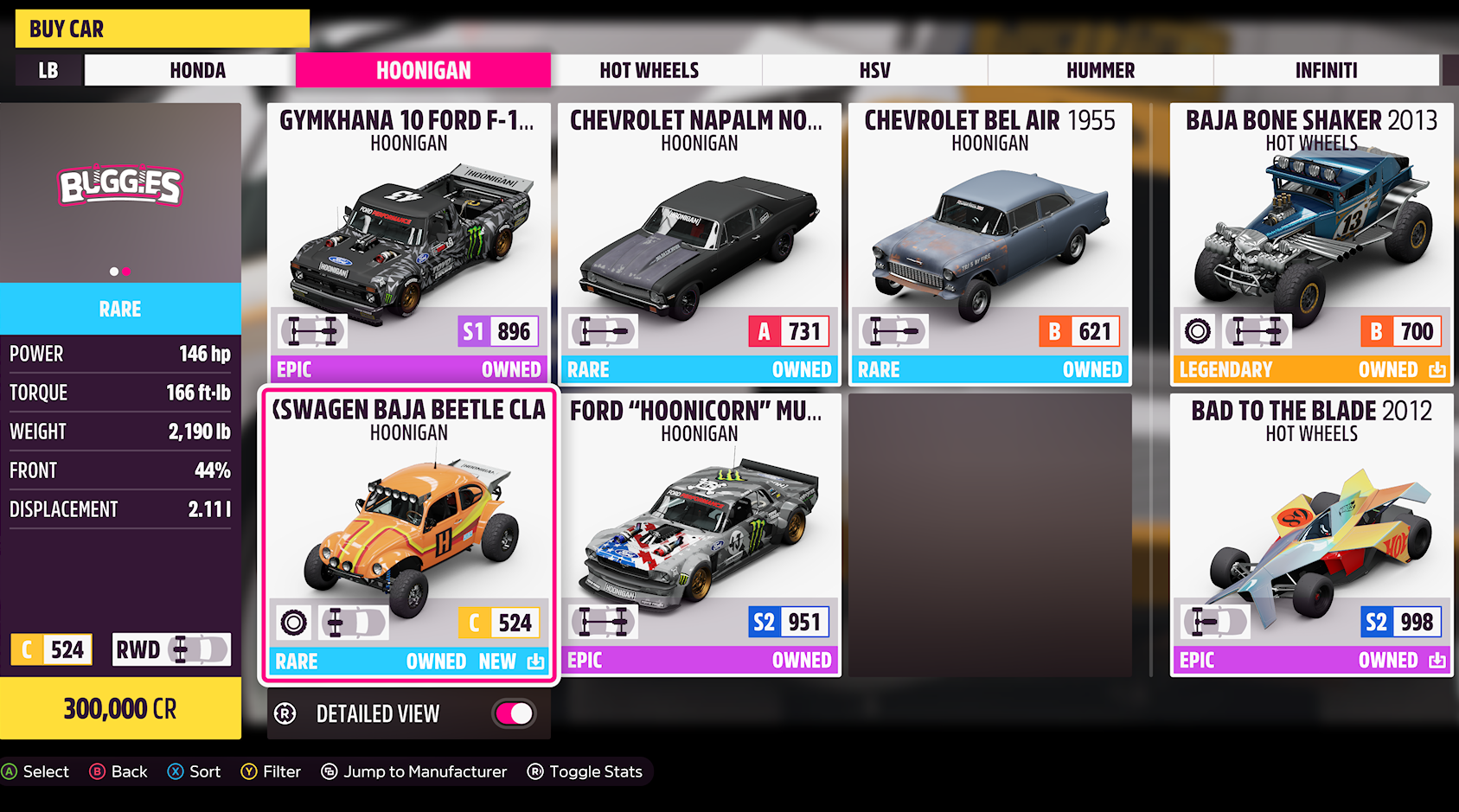
Task: Select the drivetrain icon on Gymkhana 10 Ford F-150 card
Action: click(311, 330)
